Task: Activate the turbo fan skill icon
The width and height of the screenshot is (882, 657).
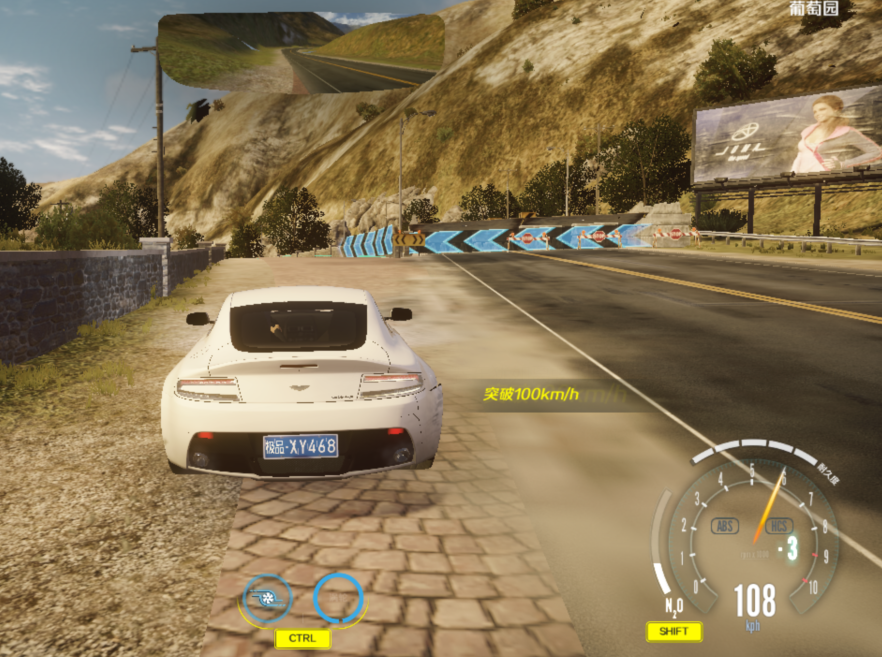Action: tap(266, 599)
